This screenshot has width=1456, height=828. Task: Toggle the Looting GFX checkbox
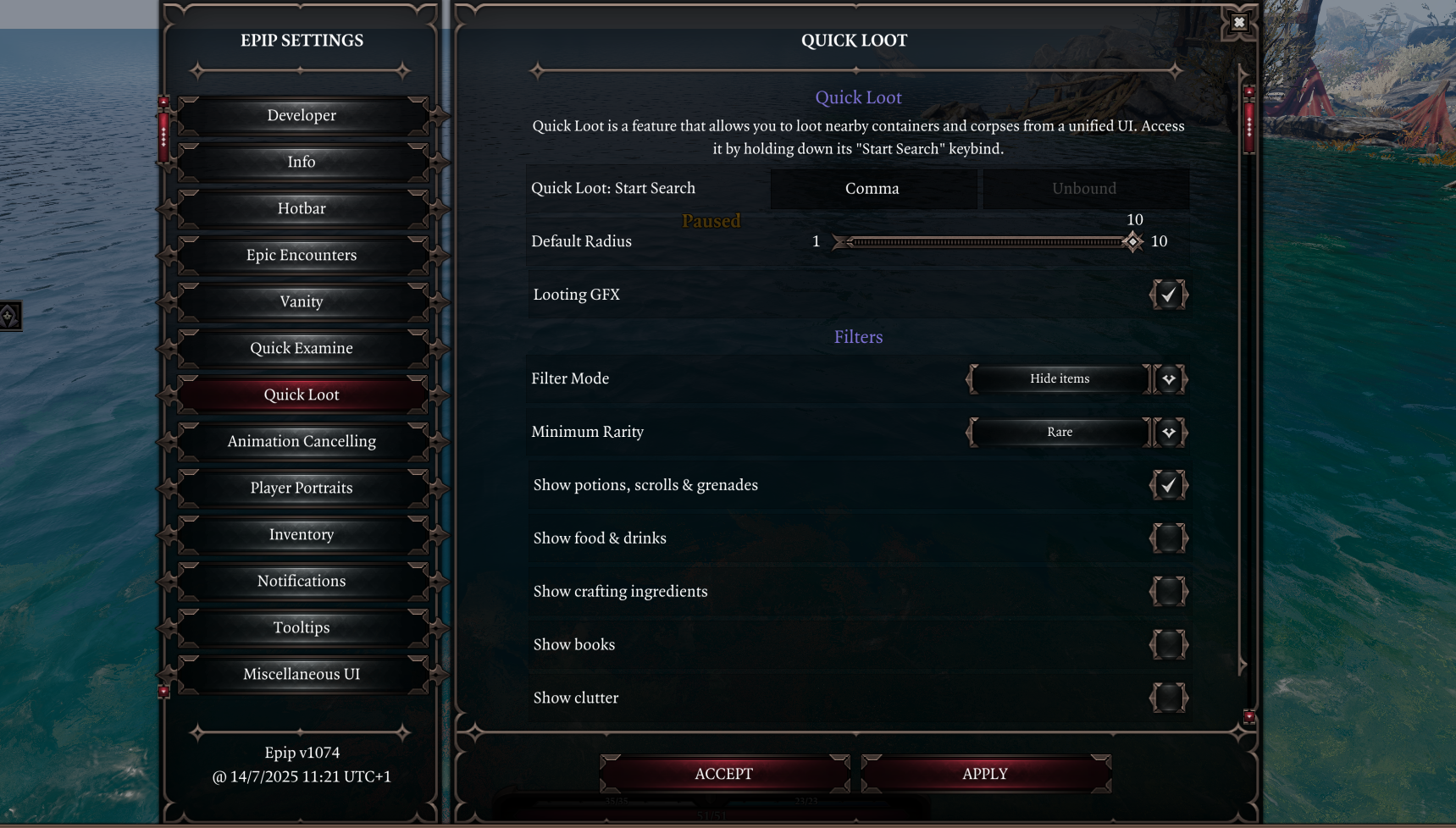1168,295
